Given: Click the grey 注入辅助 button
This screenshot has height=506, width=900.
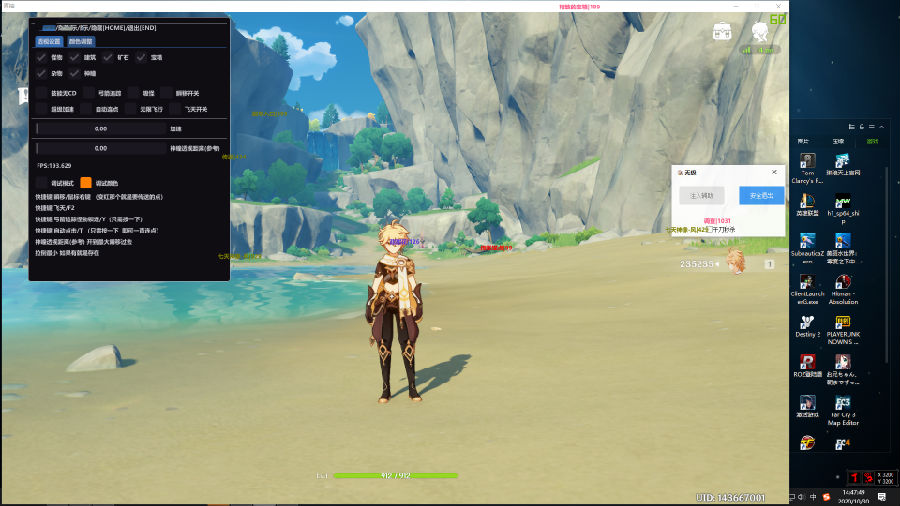Looking at the screenshot, I should point(701,196).
